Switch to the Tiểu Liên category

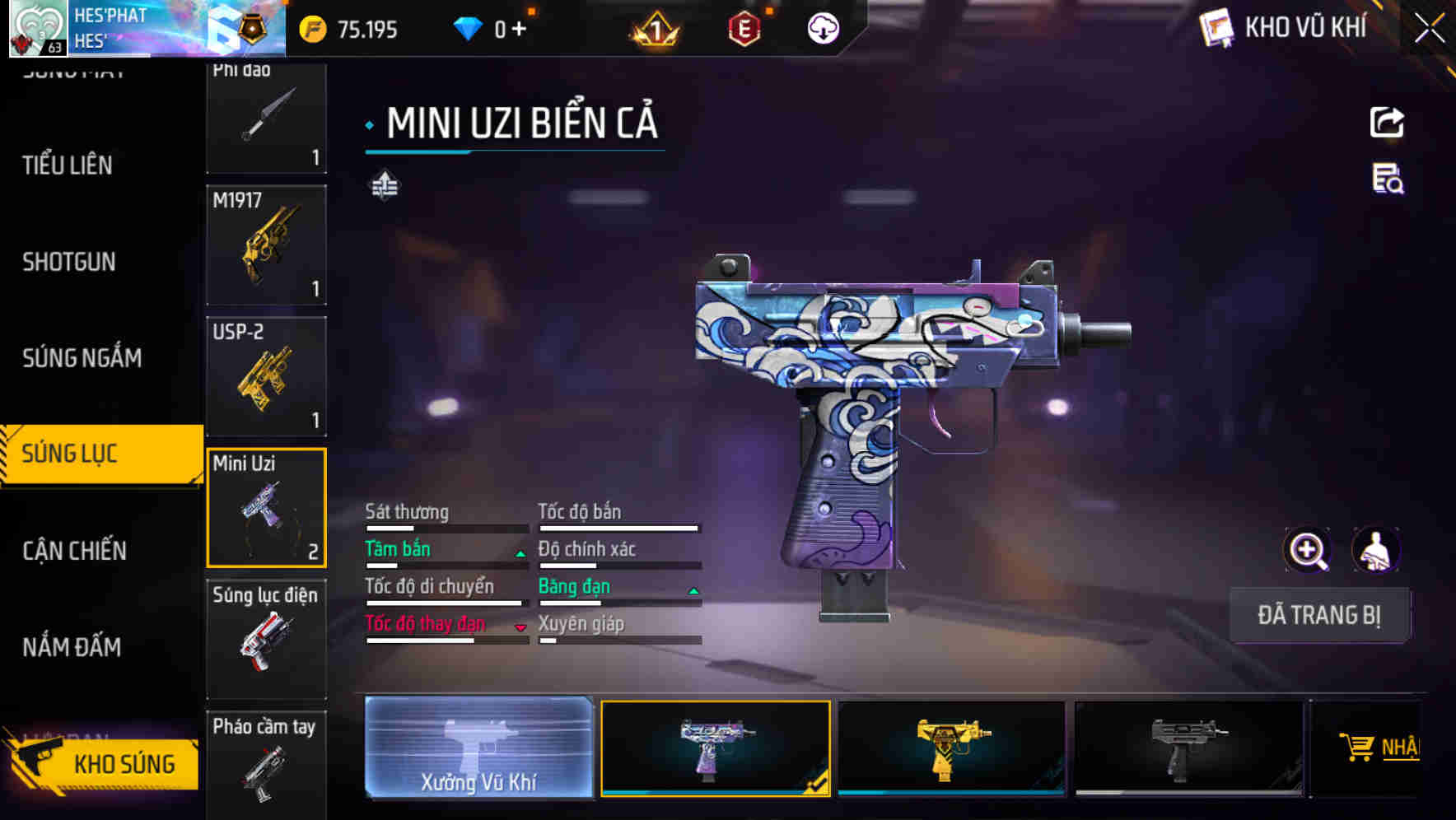pos(68,165)
